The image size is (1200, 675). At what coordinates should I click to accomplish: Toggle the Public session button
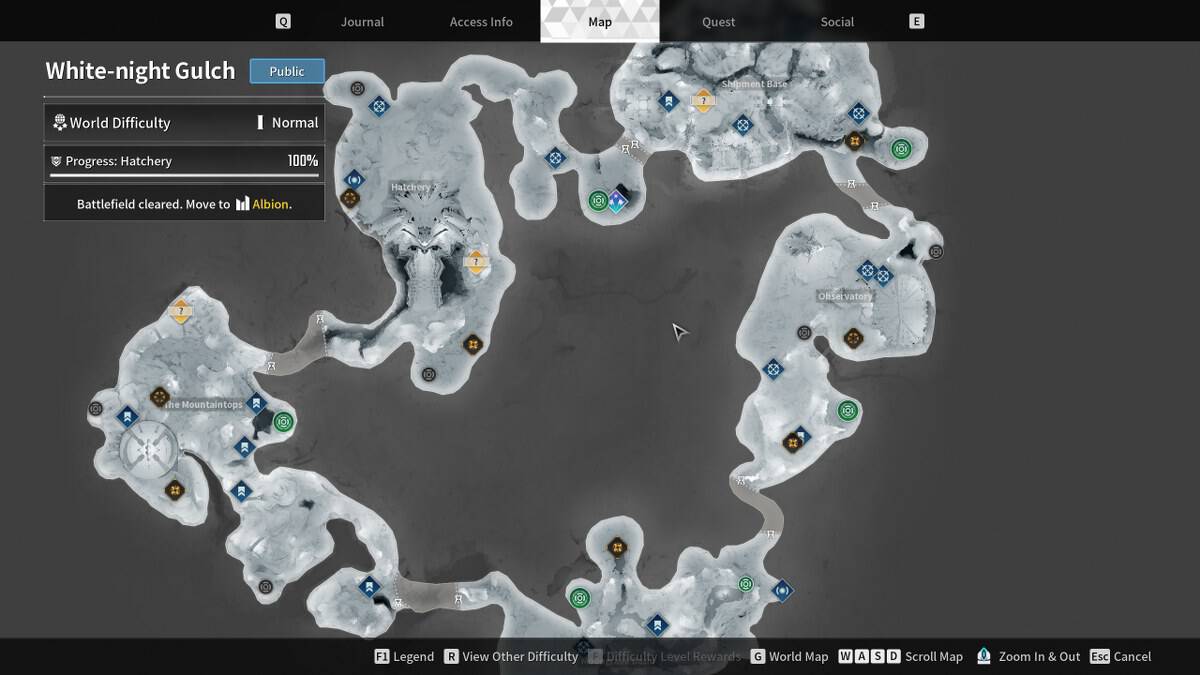287,71
